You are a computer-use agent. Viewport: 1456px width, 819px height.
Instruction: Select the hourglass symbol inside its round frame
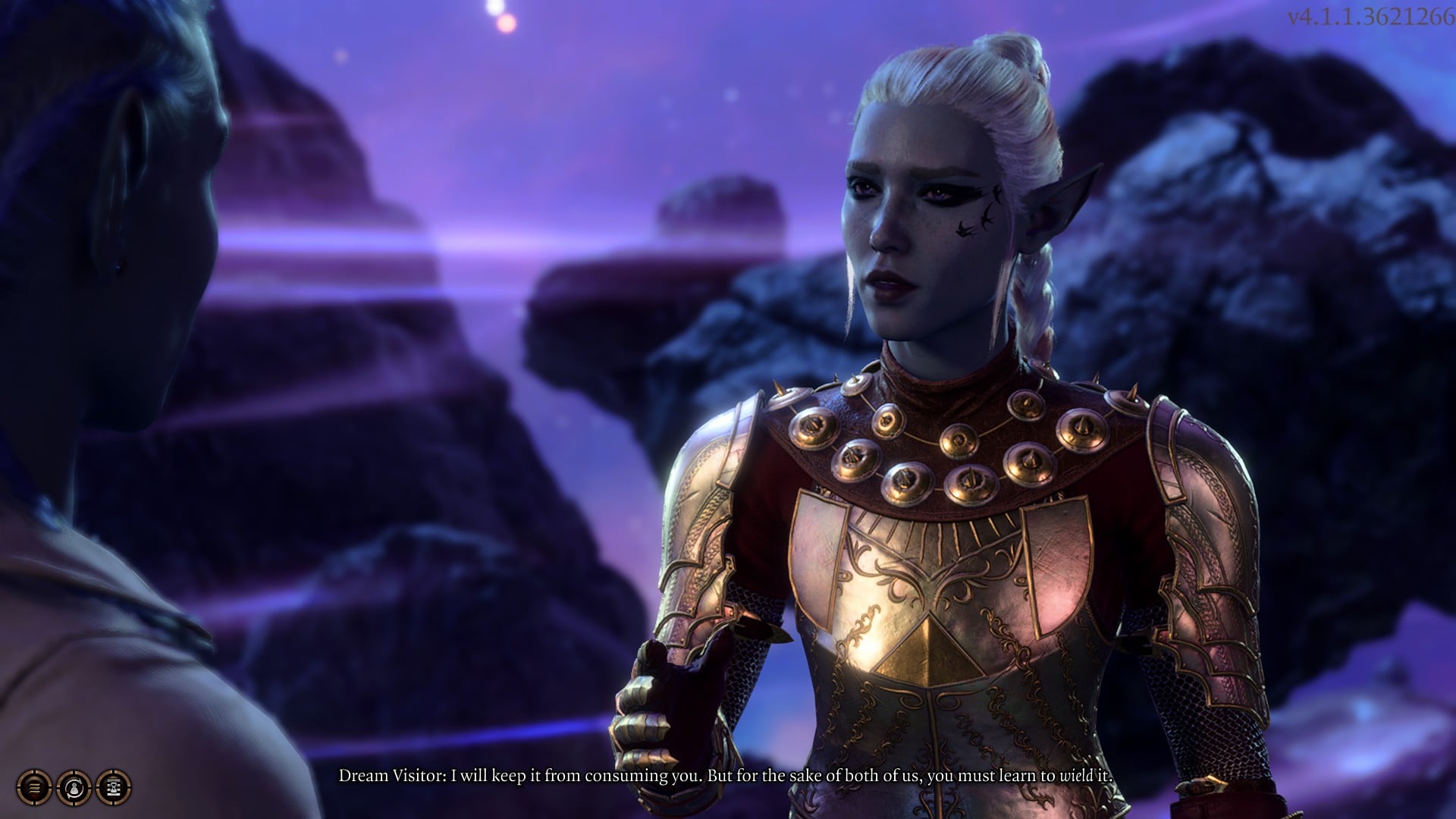[112, 786]
